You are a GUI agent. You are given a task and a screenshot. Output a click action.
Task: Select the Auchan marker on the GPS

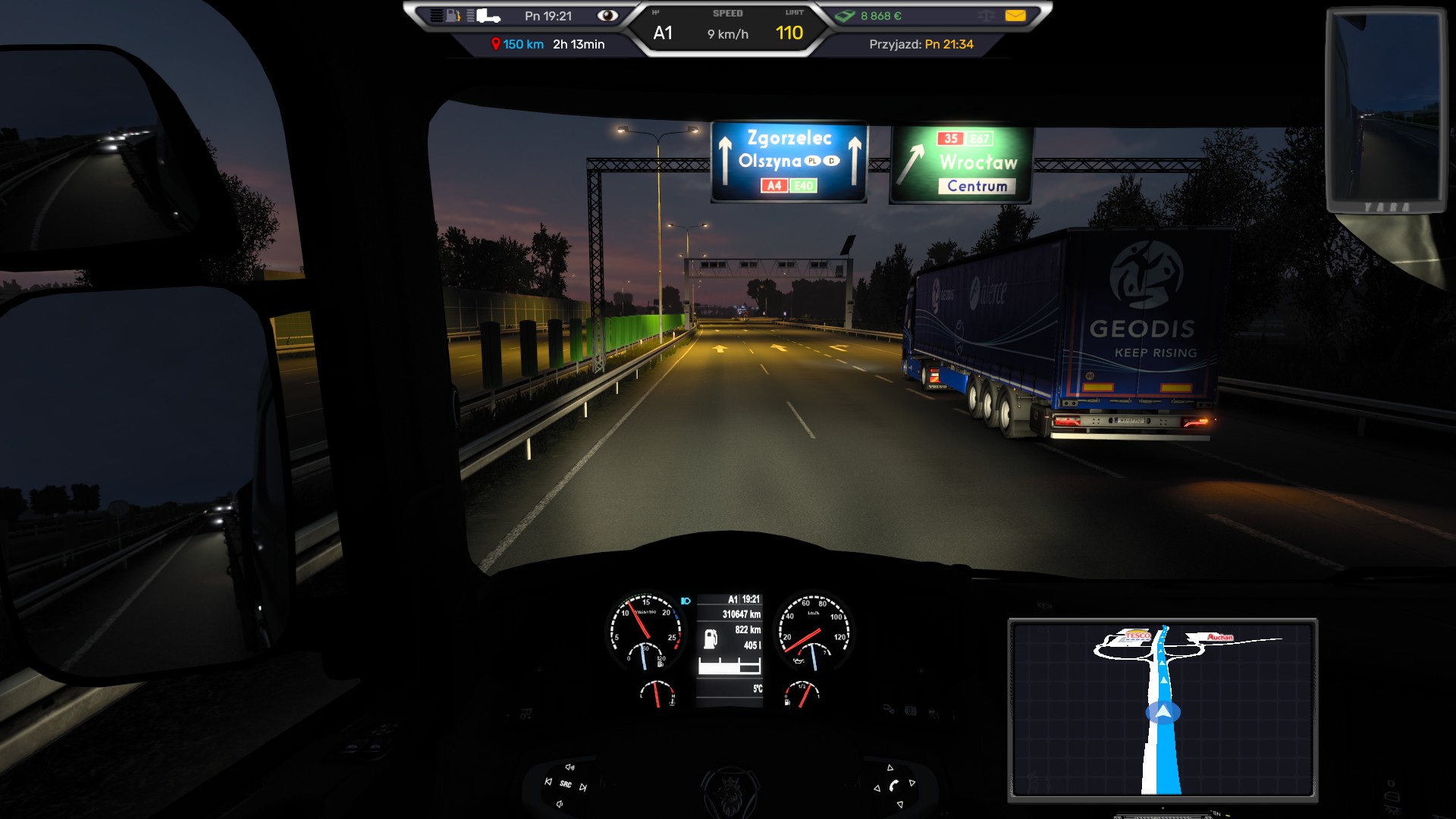[1220, 637]
